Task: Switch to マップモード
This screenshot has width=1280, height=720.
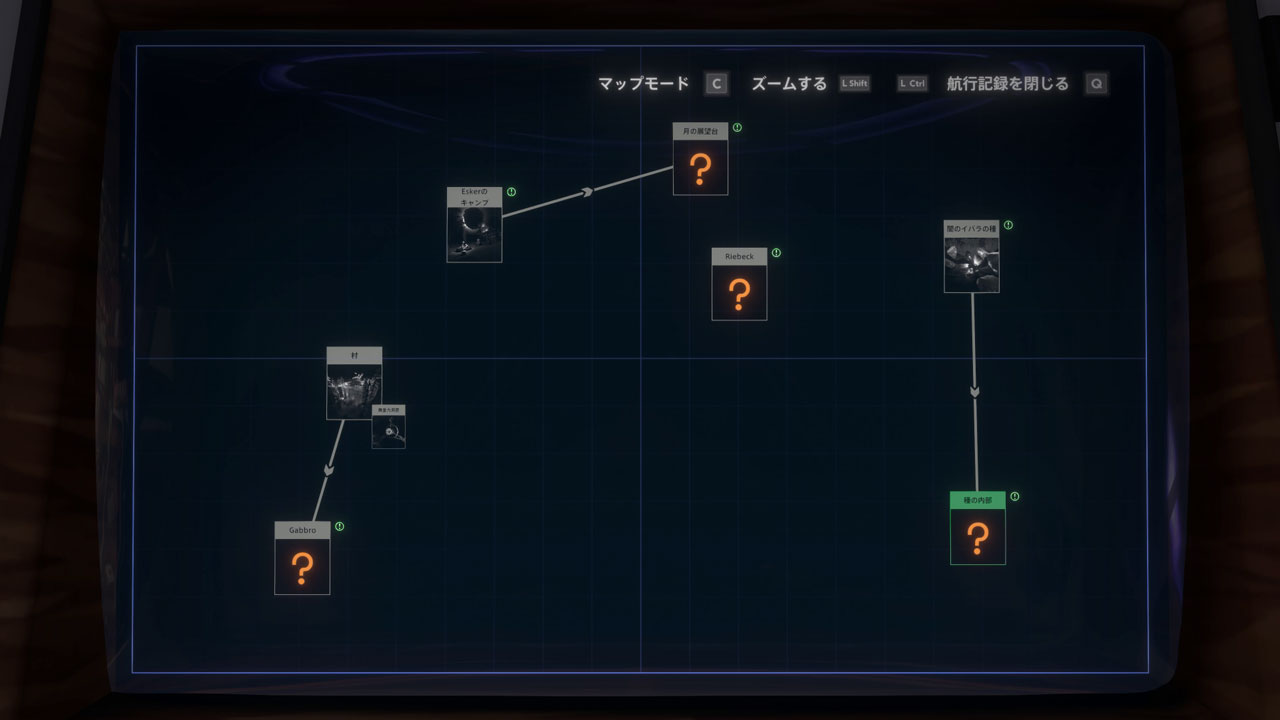Action: tap(643, 84)
